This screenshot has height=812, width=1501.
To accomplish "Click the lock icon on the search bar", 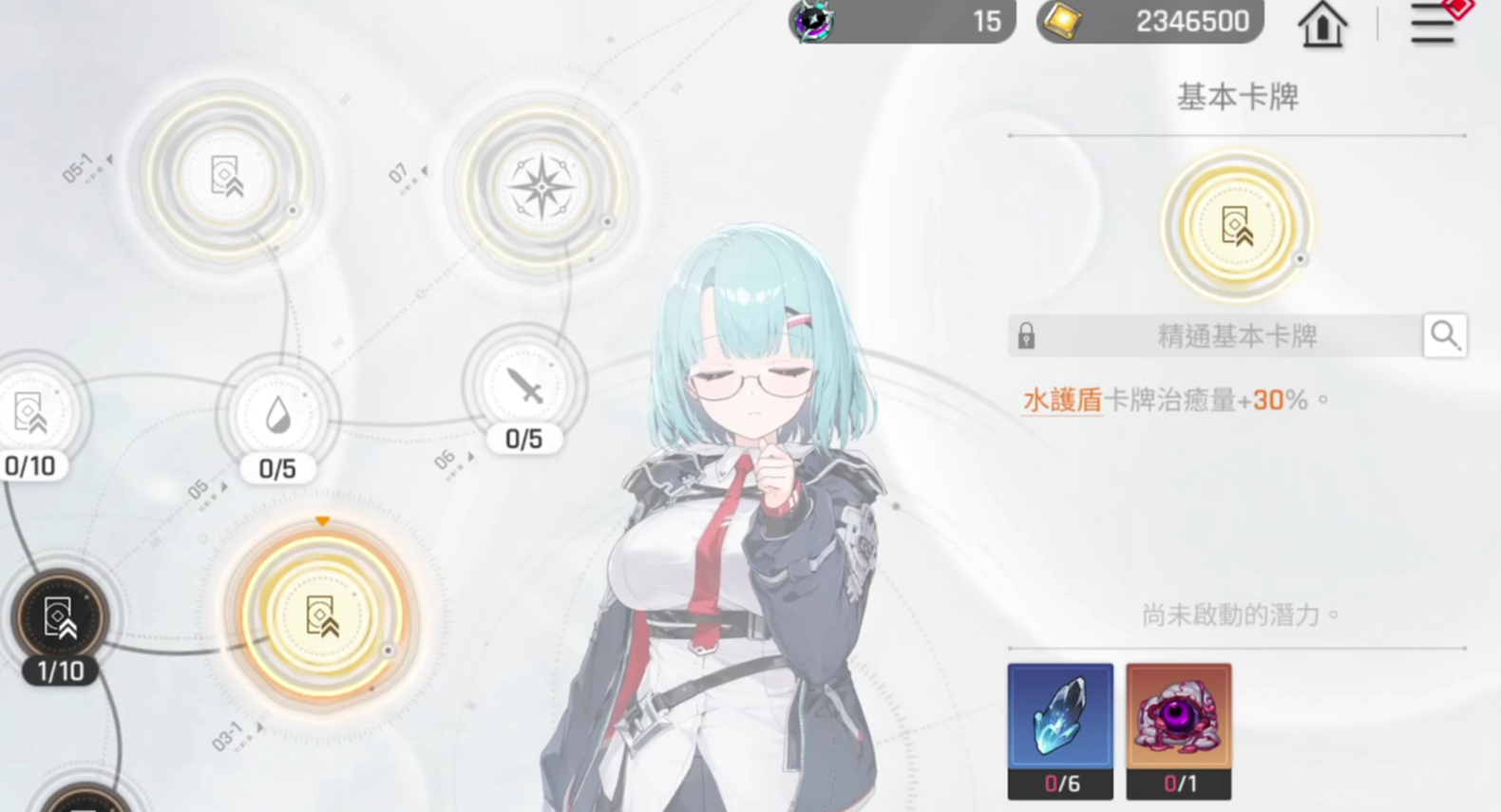I will 1026,335.
